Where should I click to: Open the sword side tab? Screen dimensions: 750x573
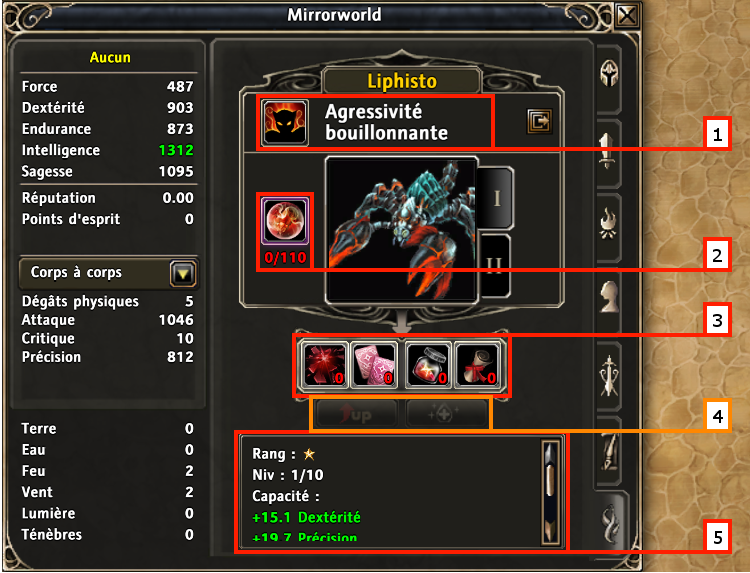click(610, 150)
